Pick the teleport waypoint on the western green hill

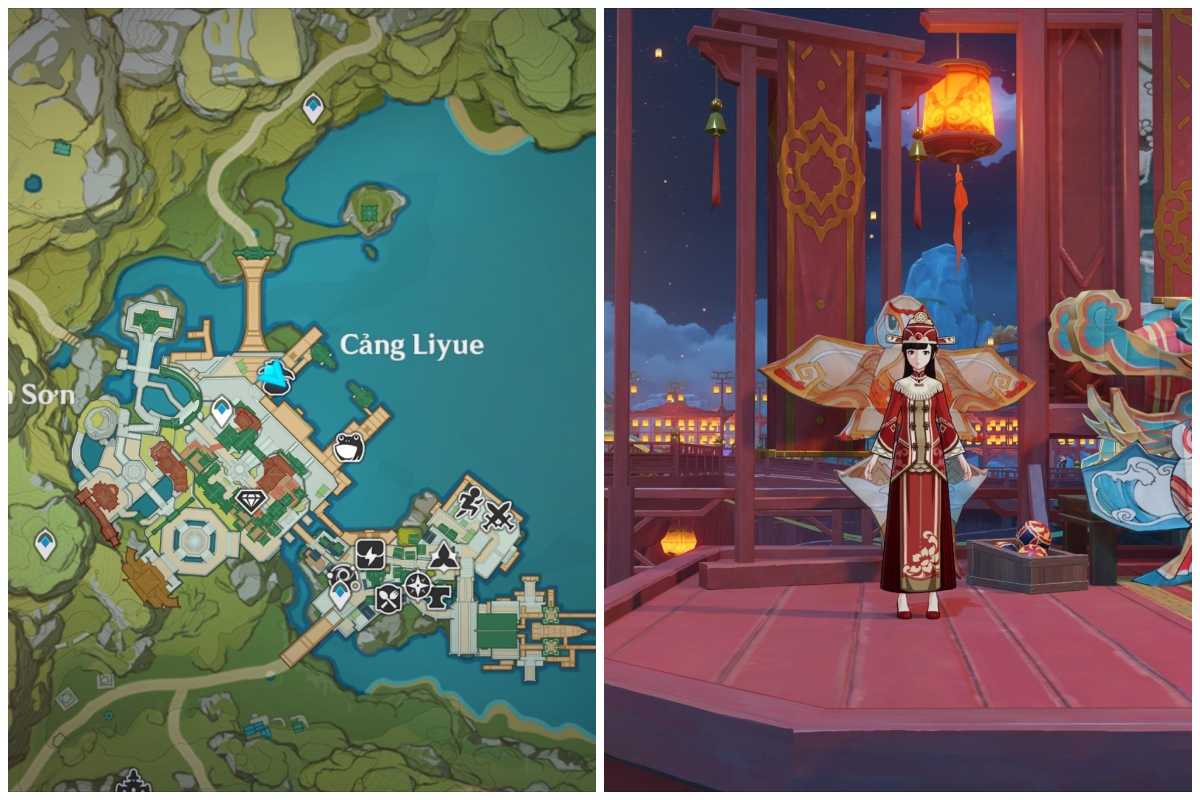click(x=45, y=544)
